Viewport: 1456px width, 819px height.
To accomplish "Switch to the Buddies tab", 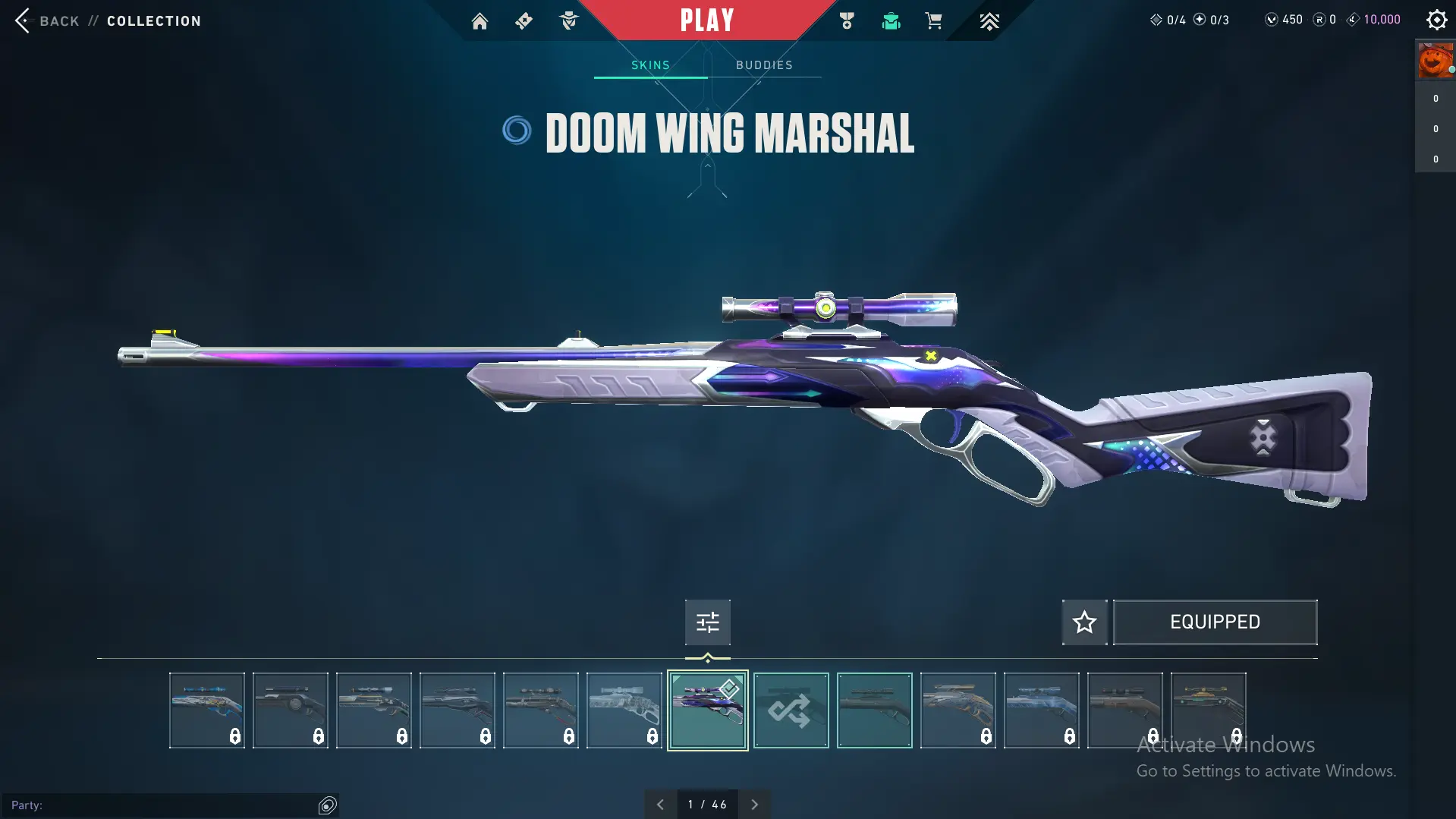I will click(x=764, y=65).
